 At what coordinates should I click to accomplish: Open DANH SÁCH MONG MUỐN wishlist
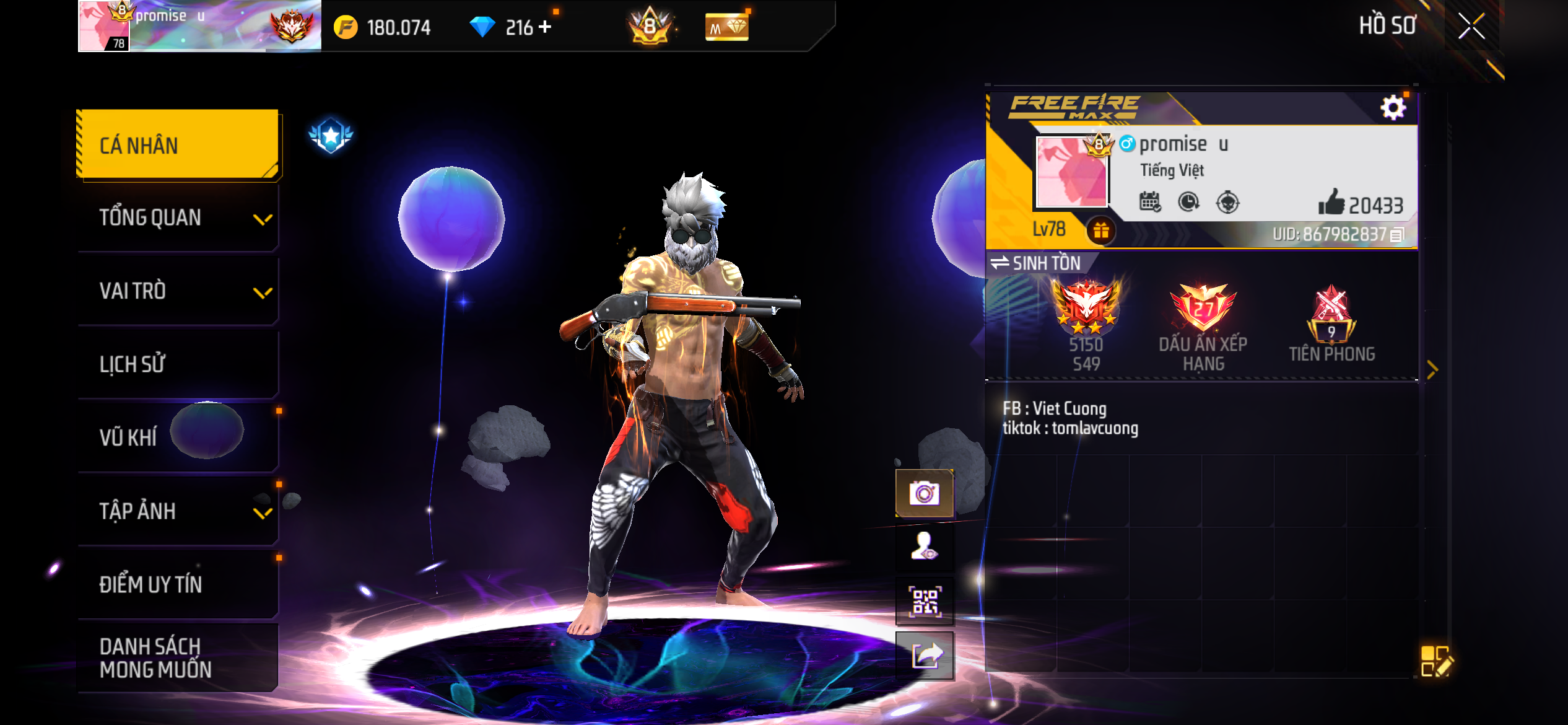click(178, 657)
